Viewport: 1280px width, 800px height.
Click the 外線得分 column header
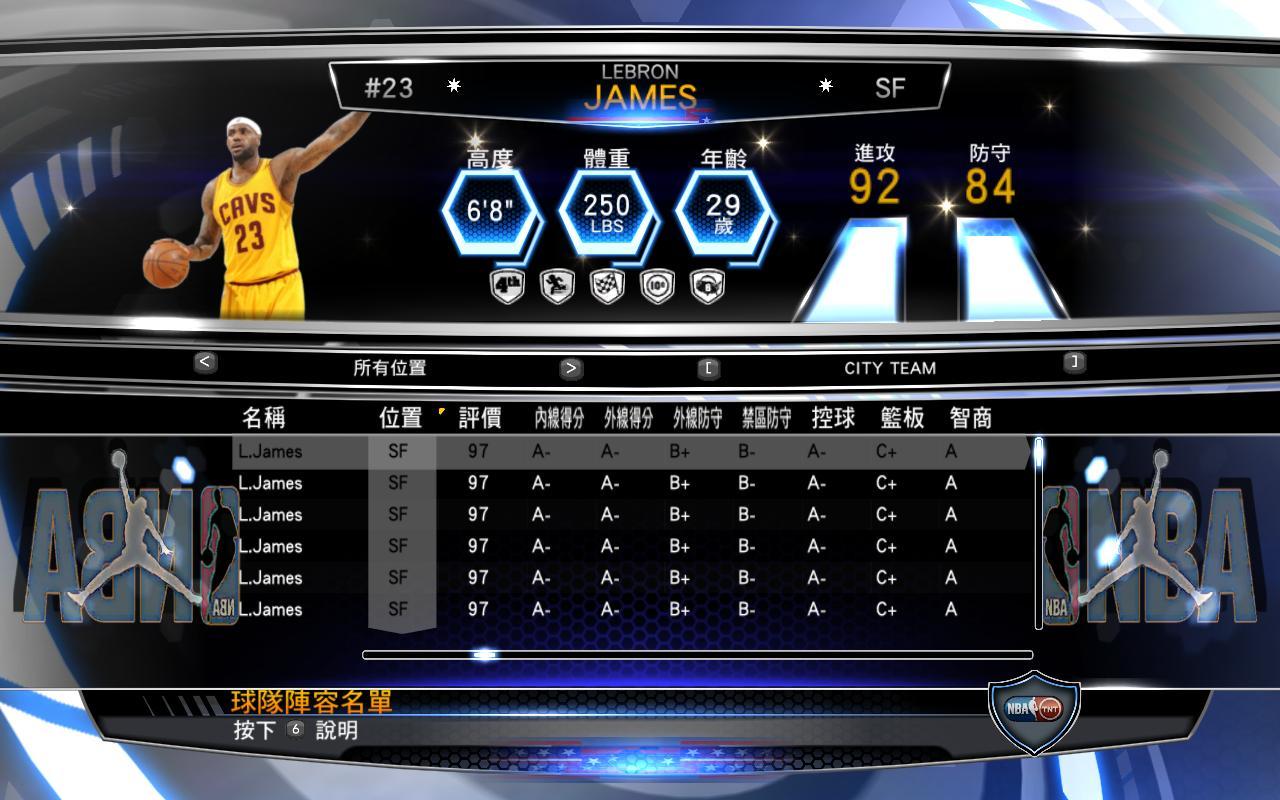coord(628,418)
